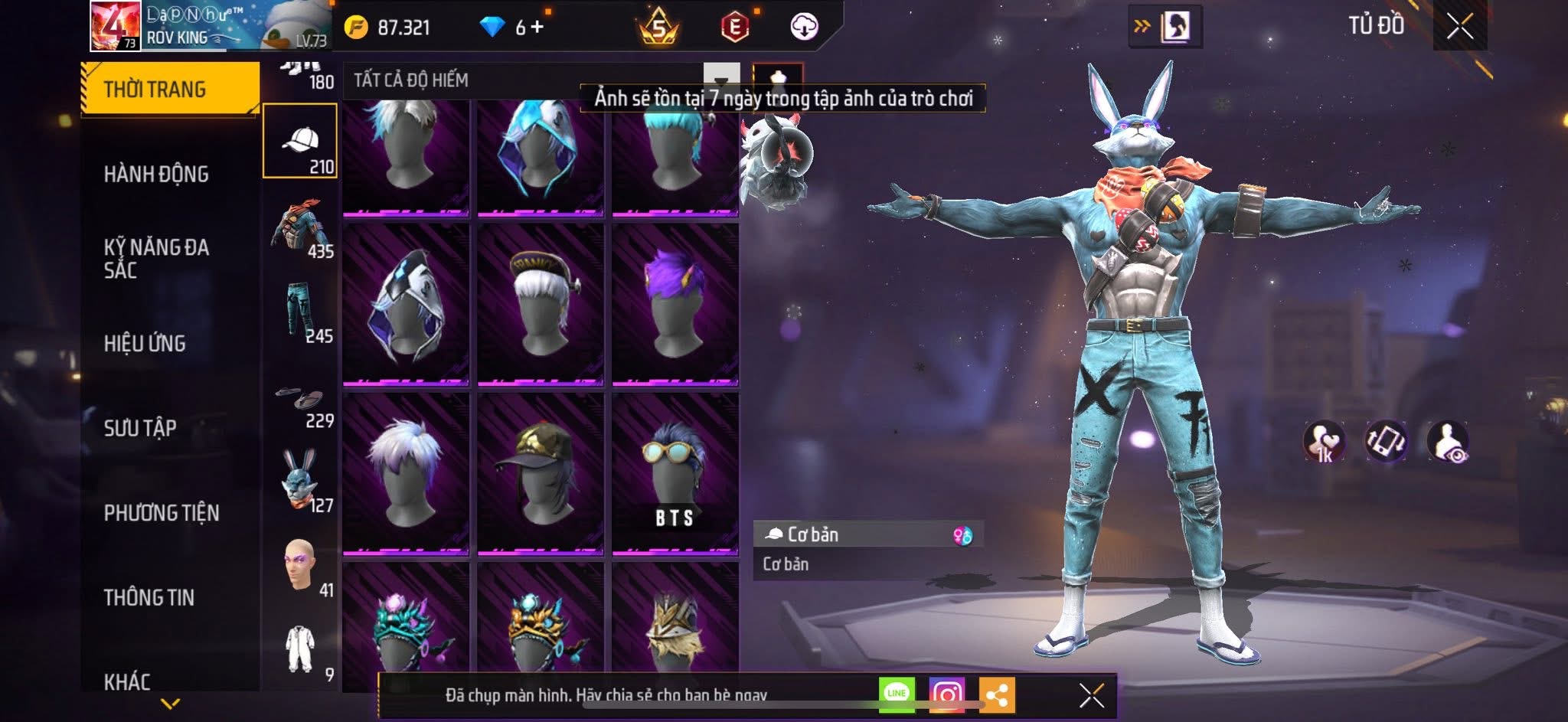Equip the black and gold cap
The width and height of the screenshot is (1568, 722).
tap(541, 472)
